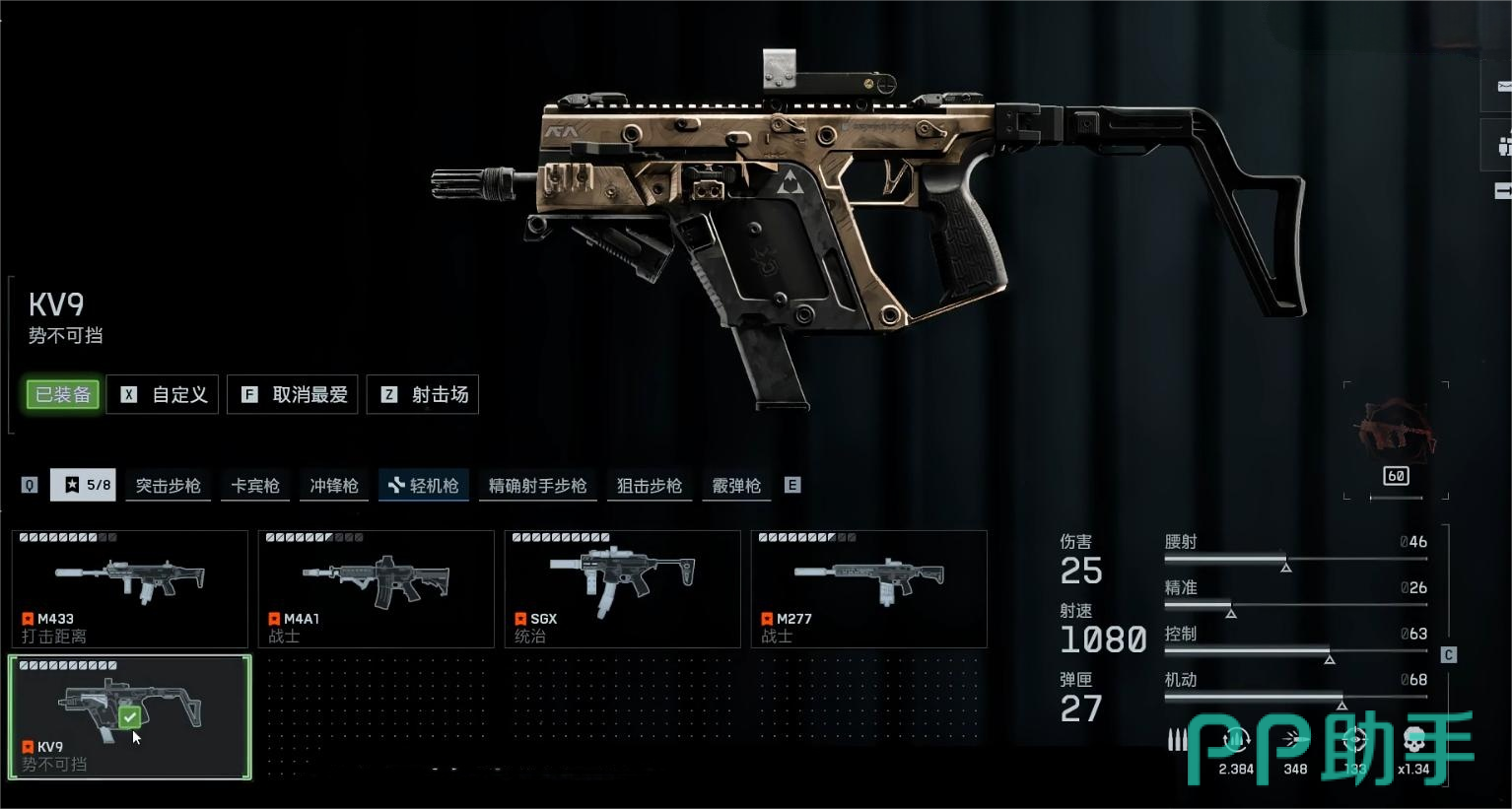Choose the 轻机枪 light machine gun tab
1512x809 pixels.
424,486
